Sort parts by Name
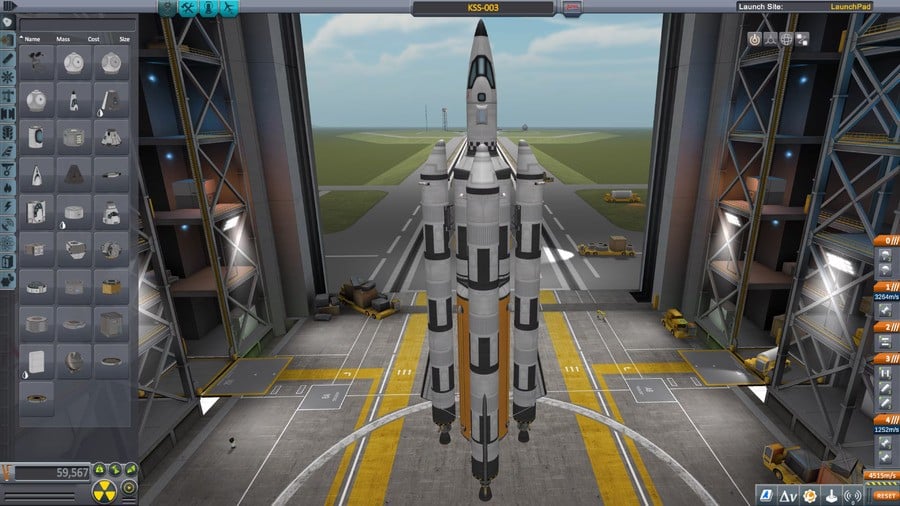This screenshot has height=506, width=900. [x=33, y=38]
